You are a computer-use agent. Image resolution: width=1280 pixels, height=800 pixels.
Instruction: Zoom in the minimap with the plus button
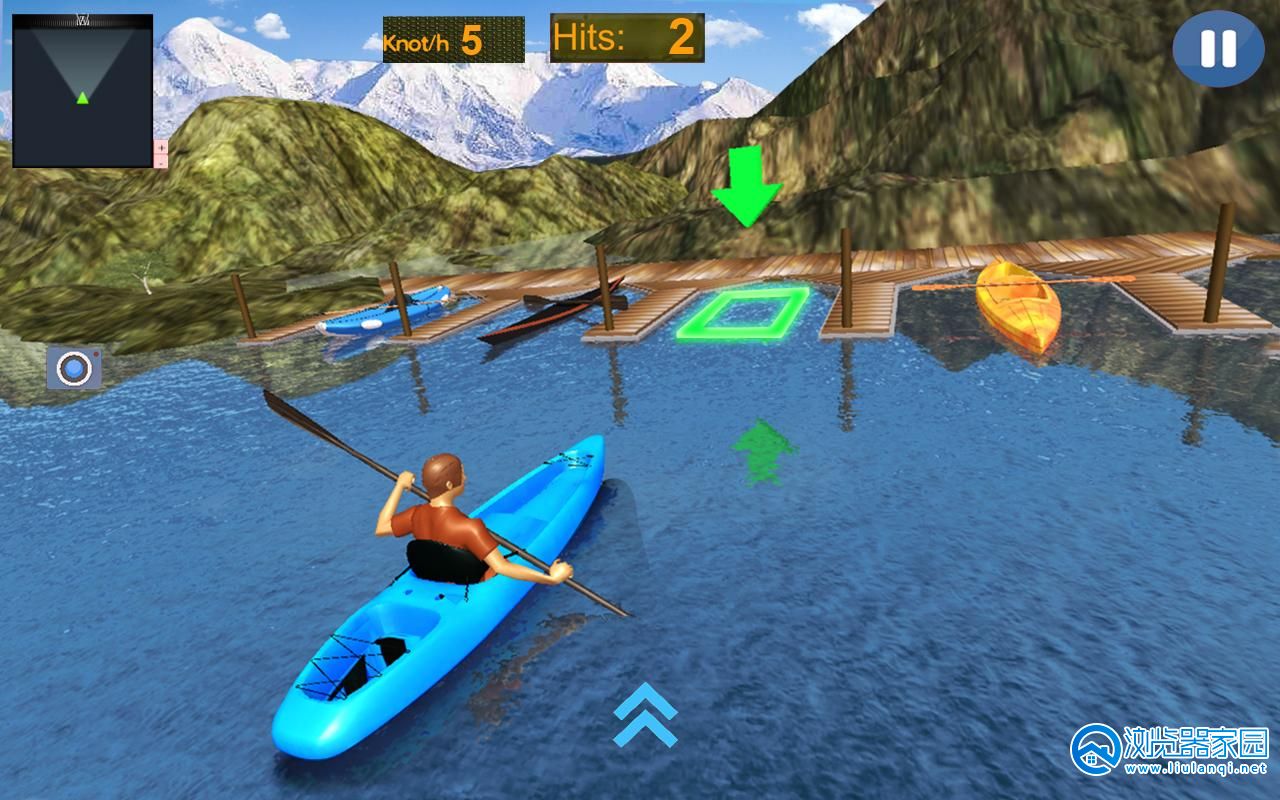tap(161, 147)
